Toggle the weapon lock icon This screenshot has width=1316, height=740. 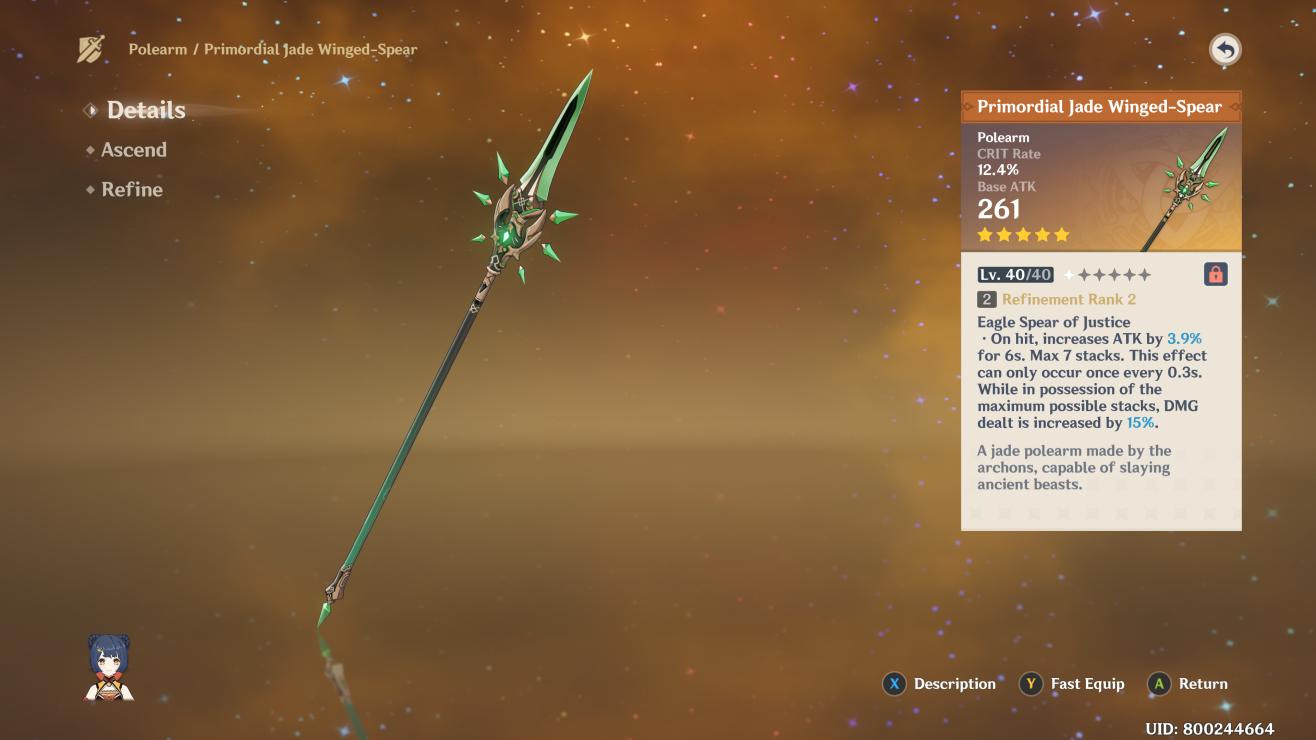pyautogui.click(x=1215, y=275)
